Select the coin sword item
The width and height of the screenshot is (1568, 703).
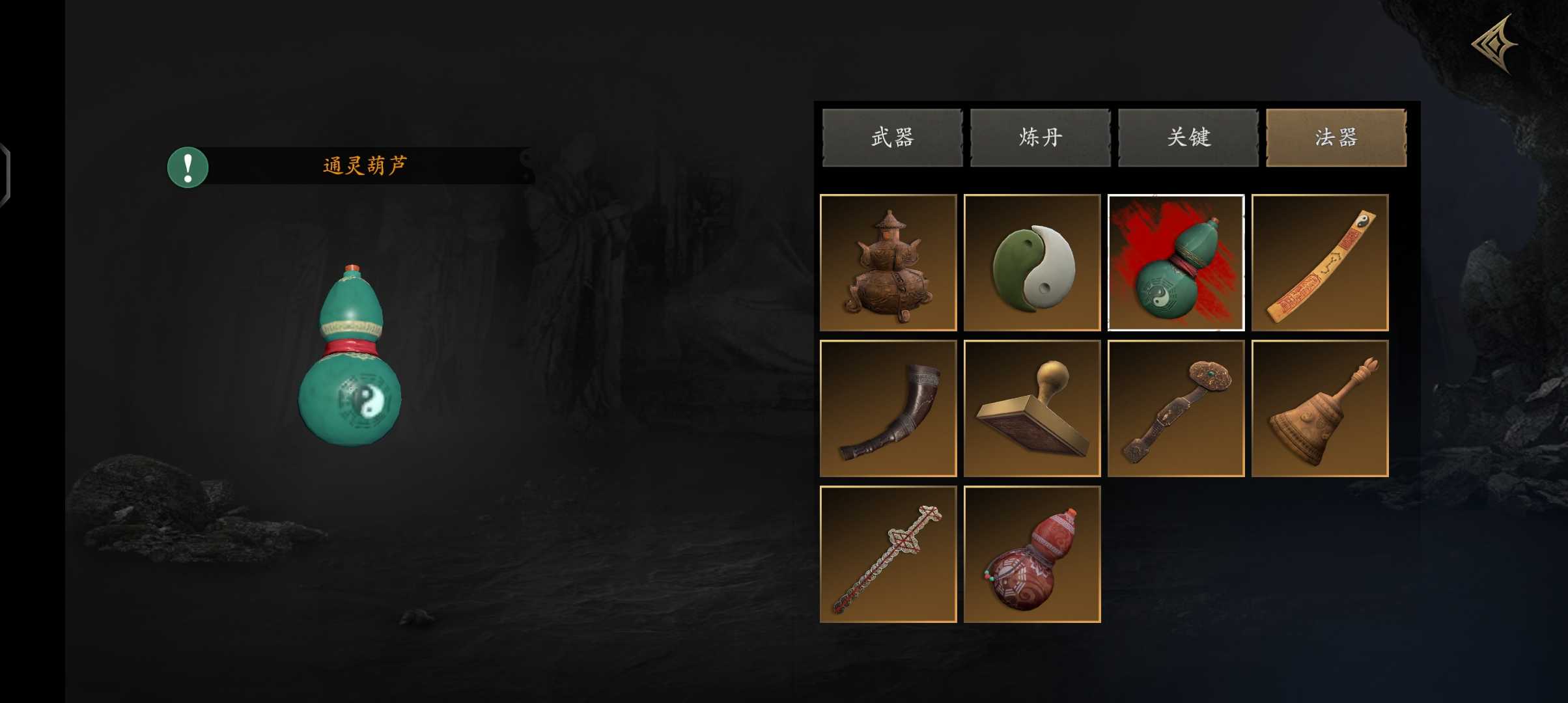(x=888, y=554)
